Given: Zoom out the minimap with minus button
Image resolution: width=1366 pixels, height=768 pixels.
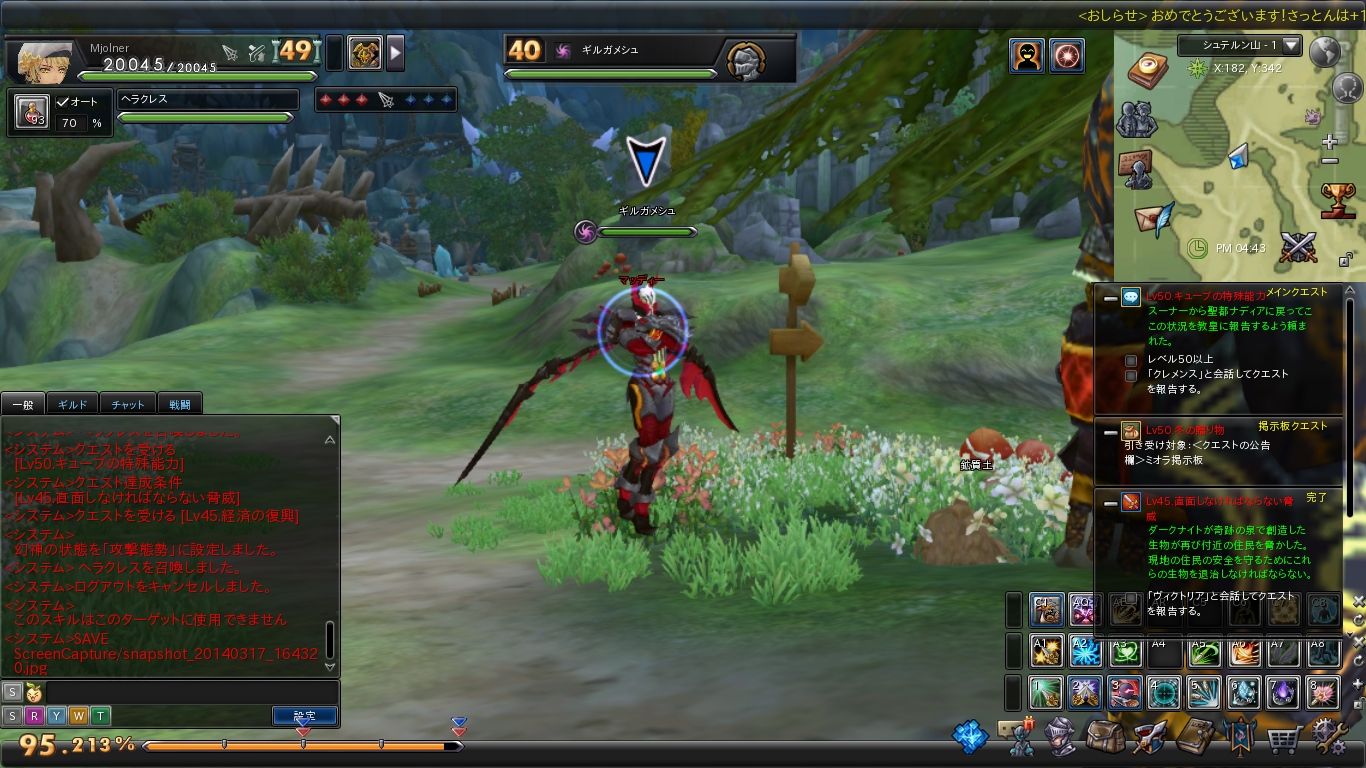Looking at the screenshot, I should click(x=1329, y=161).
